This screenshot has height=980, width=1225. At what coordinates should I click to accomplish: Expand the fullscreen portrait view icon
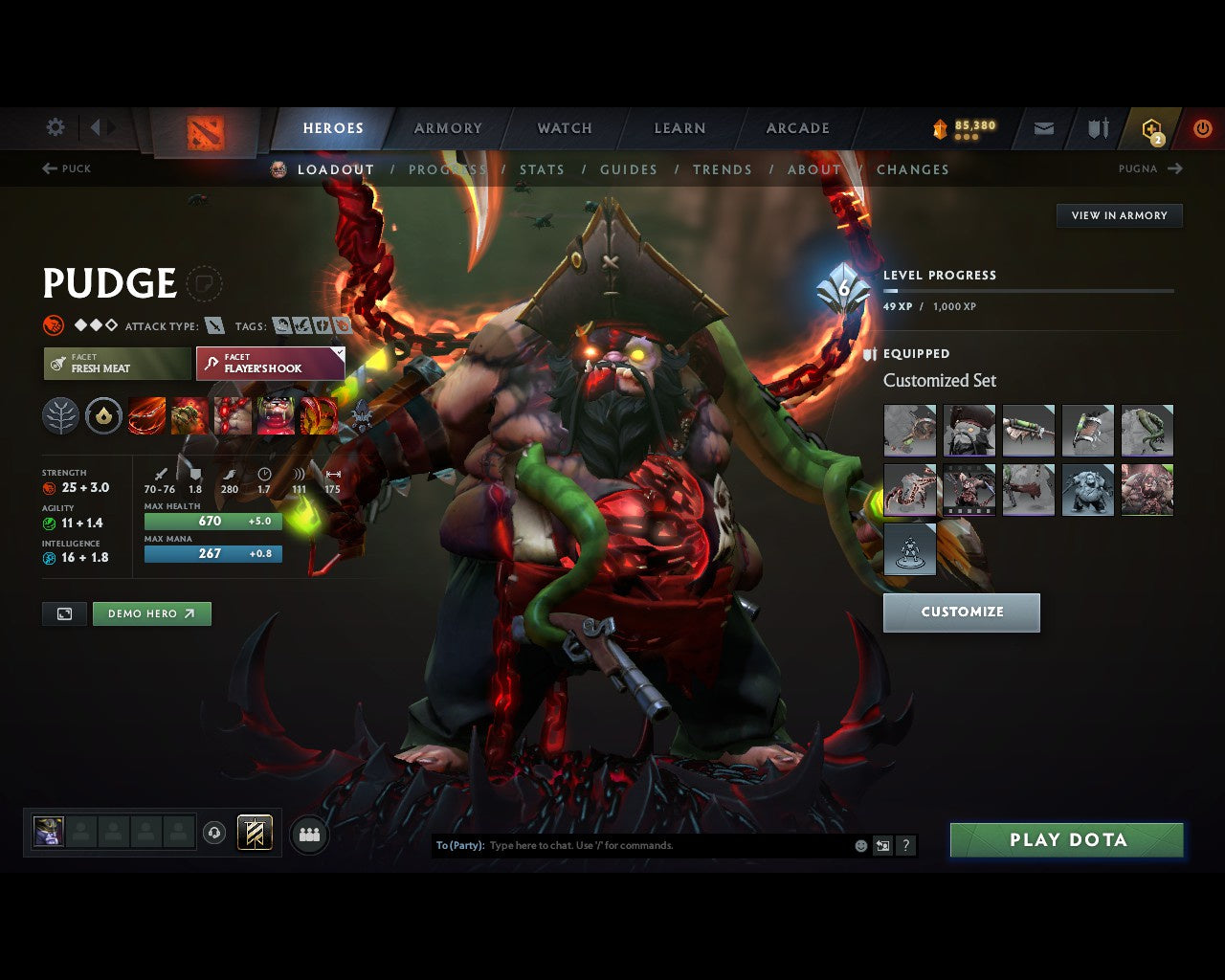(64, 613)
